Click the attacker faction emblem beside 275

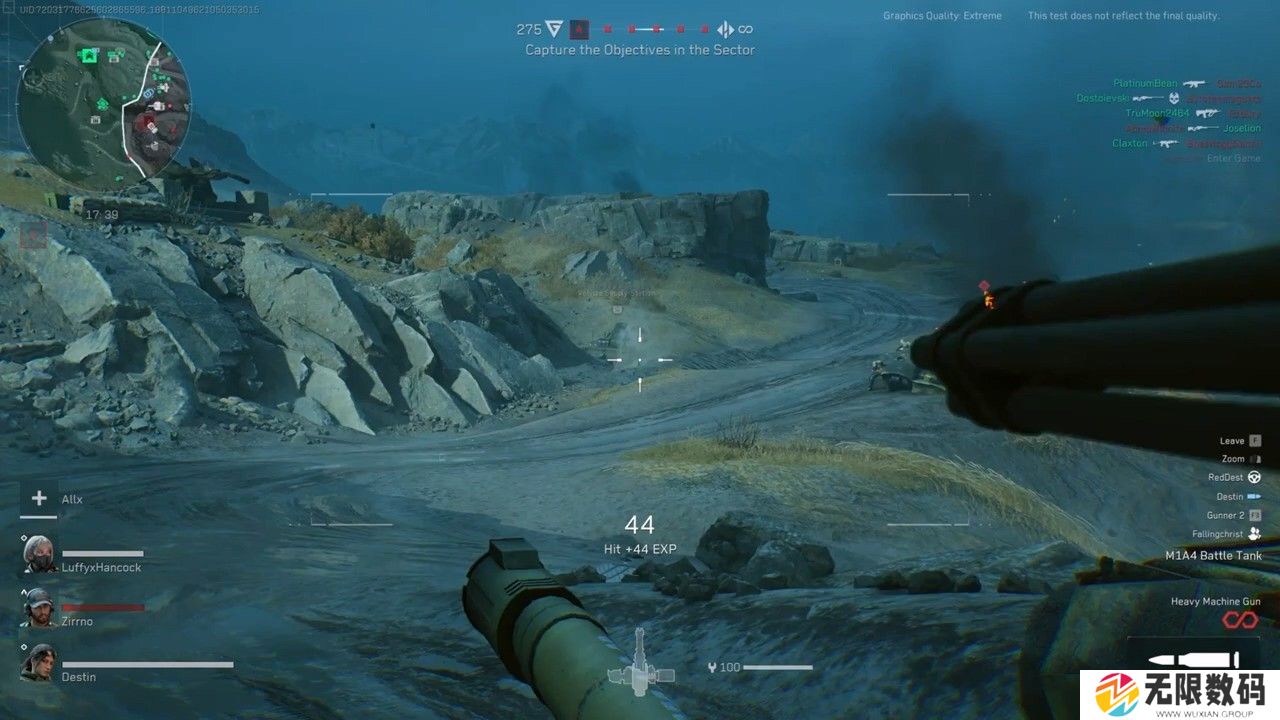[554, 29]
